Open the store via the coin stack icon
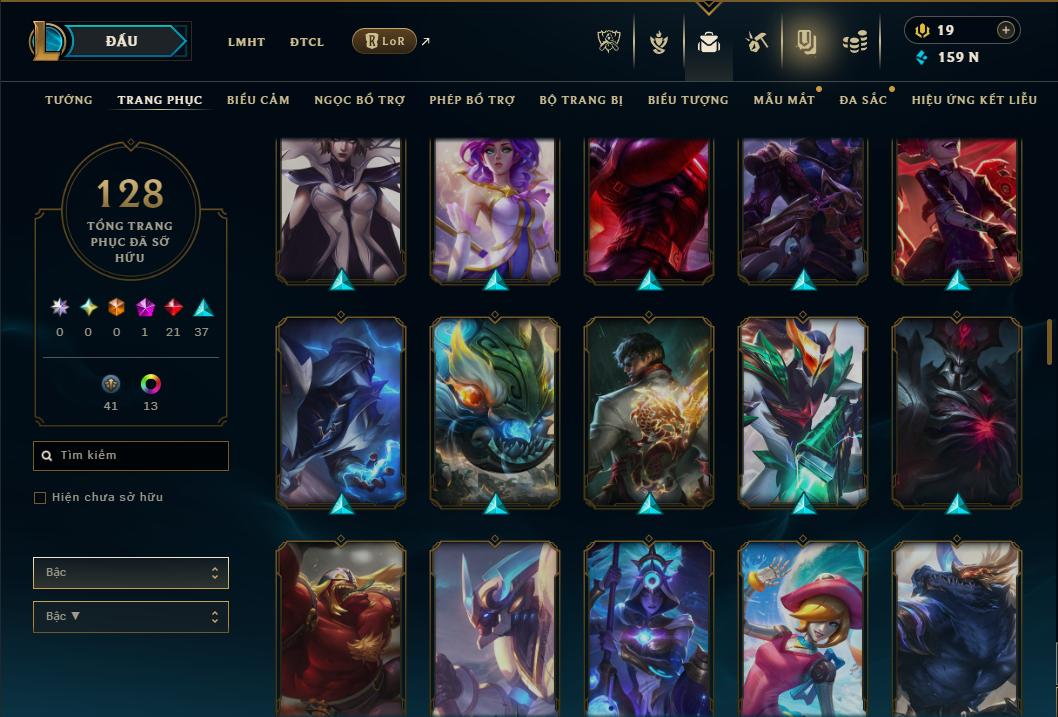Viewport: 1058px width, 717px height. (x=854, y=42)
